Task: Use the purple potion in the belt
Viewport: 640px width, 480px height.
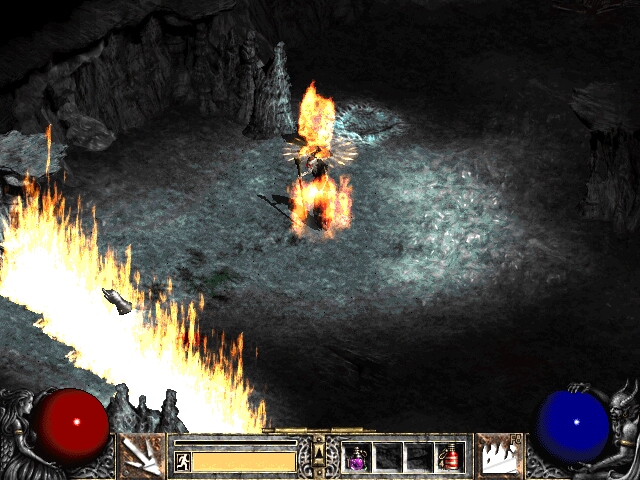Action: (x=357, y=457)
